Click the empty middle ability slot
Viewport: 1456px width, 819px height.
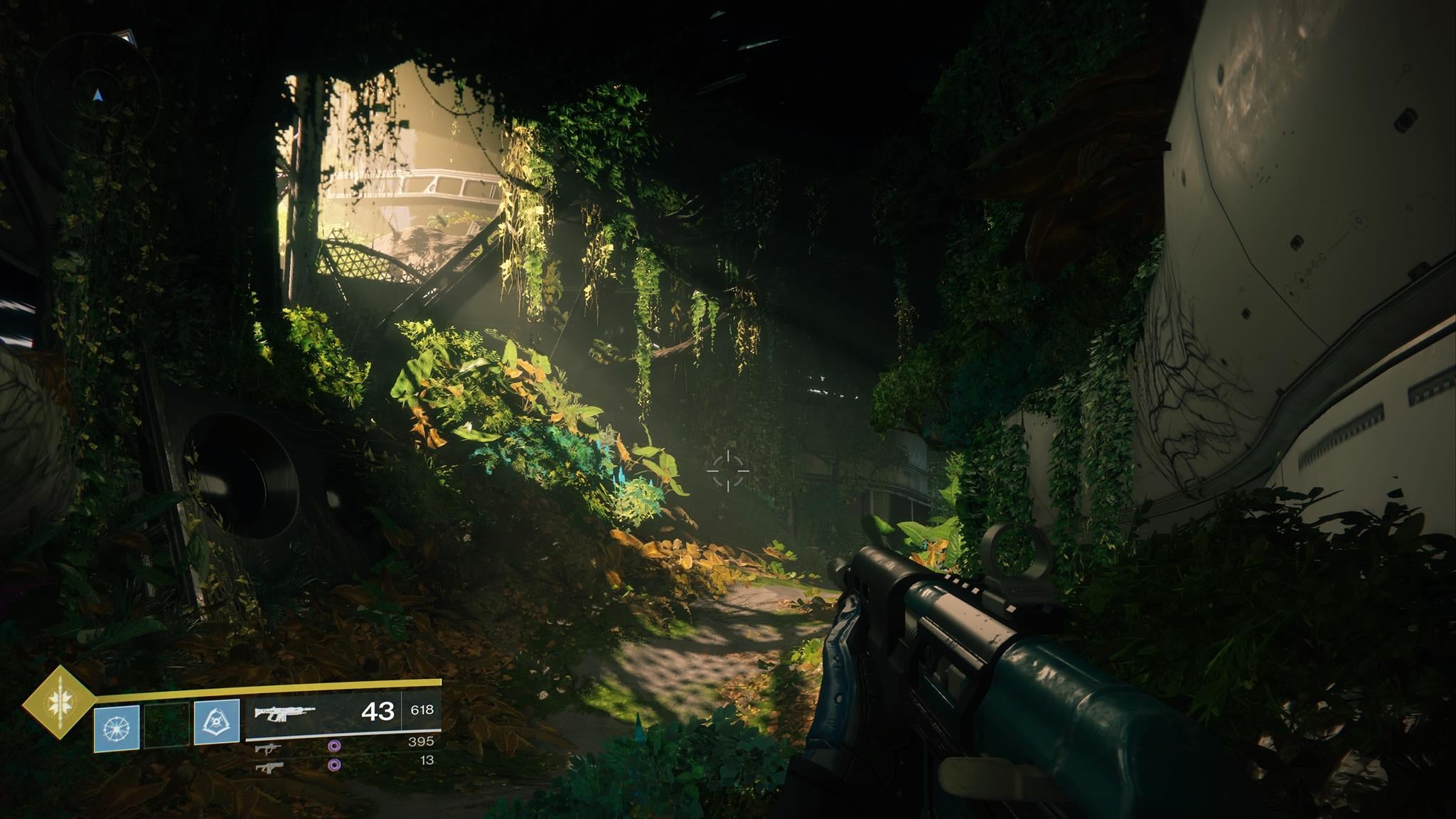pos(166,724)
